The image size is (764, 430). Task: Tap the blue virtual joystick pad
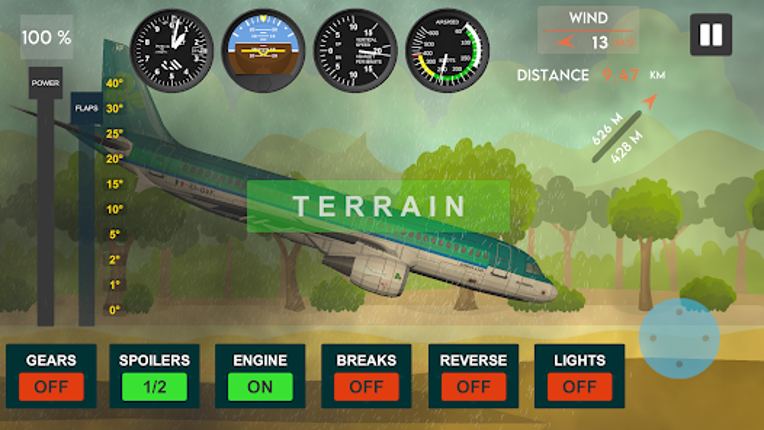click(680, 337)
